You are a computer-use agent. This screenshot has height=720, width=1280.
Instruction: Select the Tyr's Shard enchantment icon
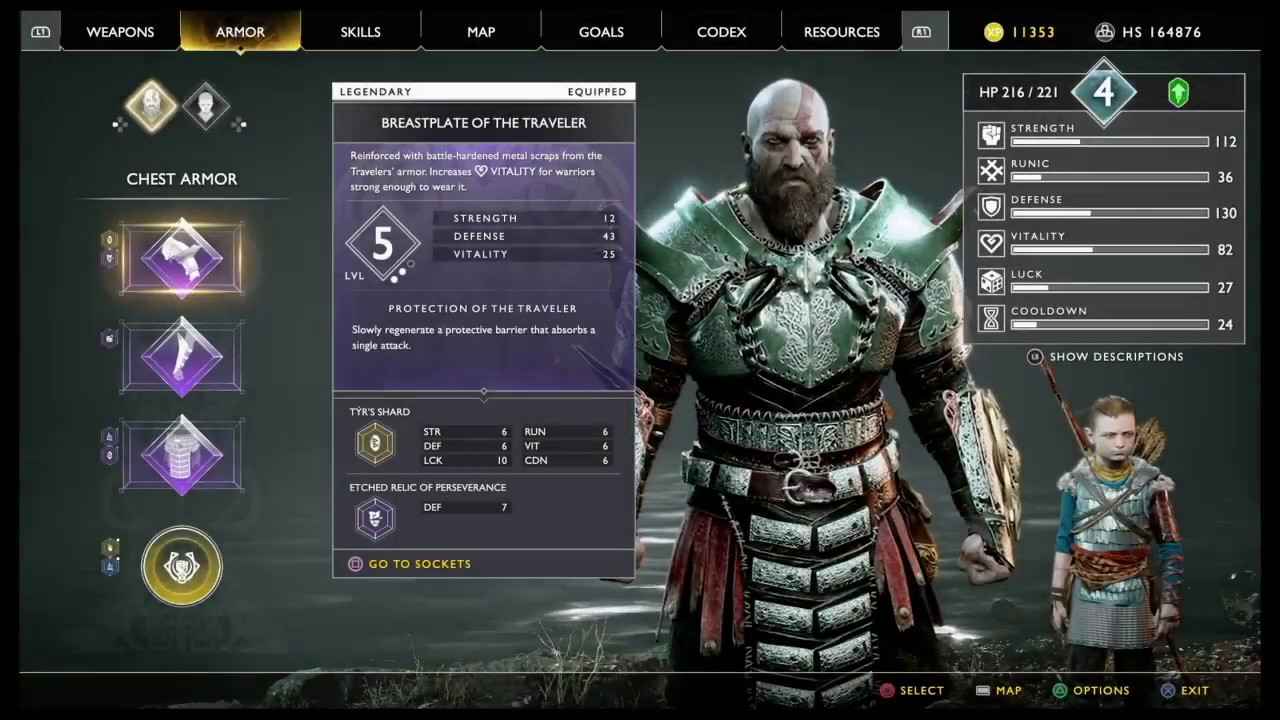point(375,443)
